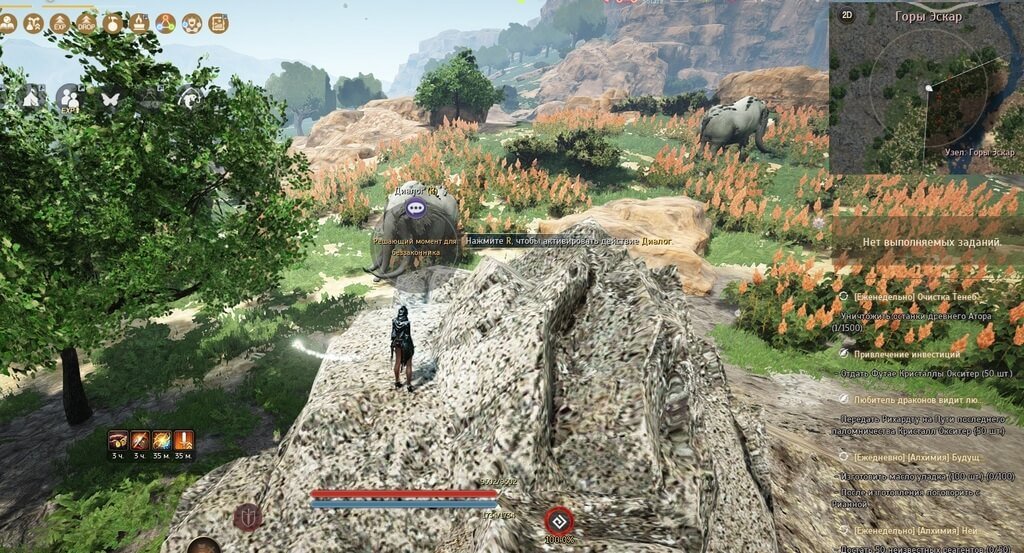Click the blue-orange swirl buff icon

coord(161,440)
